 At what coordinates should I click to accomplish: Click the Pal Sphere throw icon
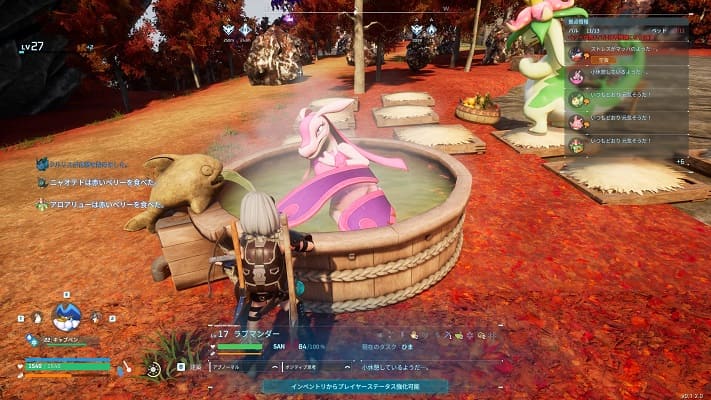152,369
